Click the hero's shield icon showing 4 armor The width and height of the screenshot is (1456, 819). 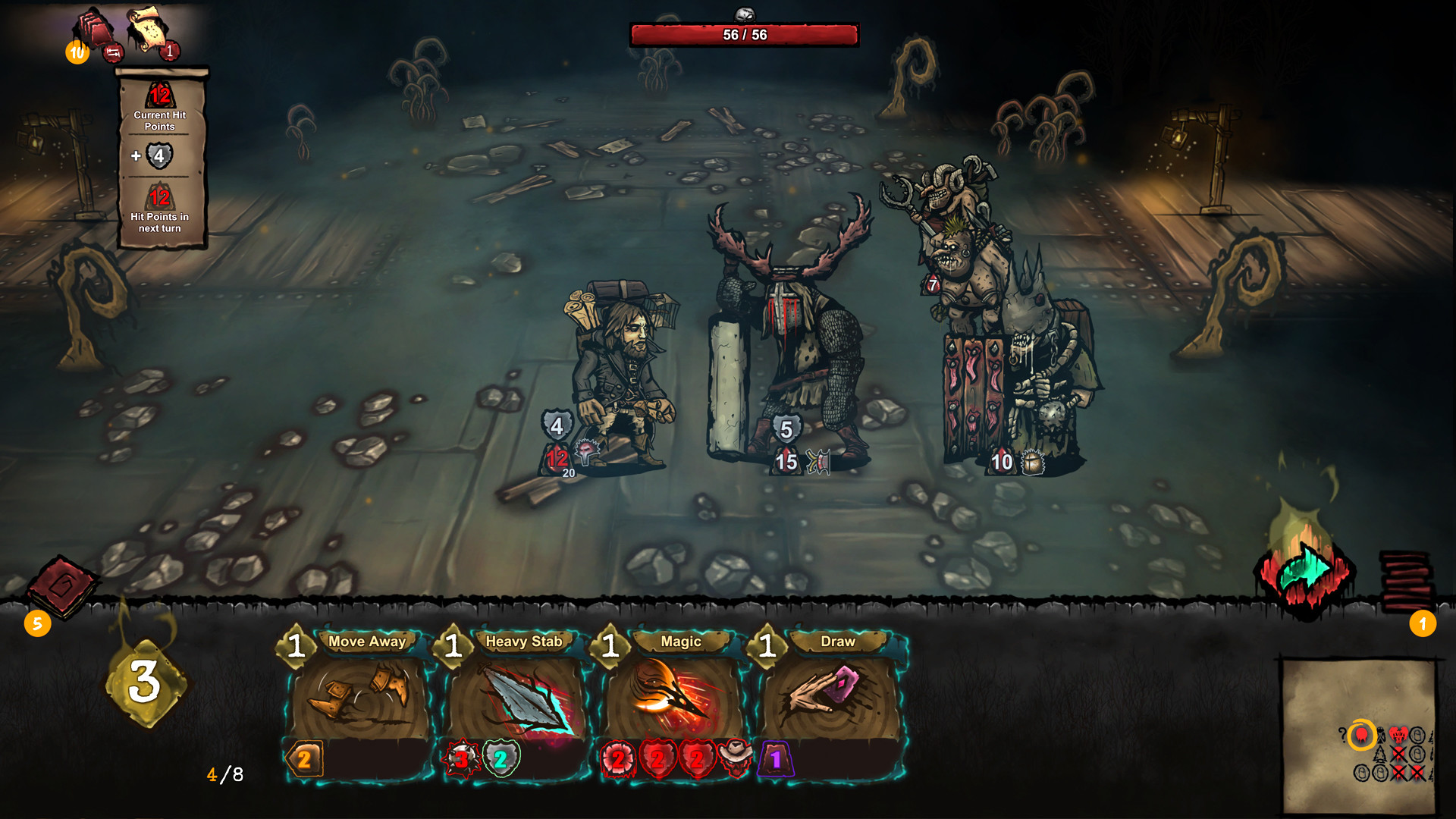tap(557, 425)
